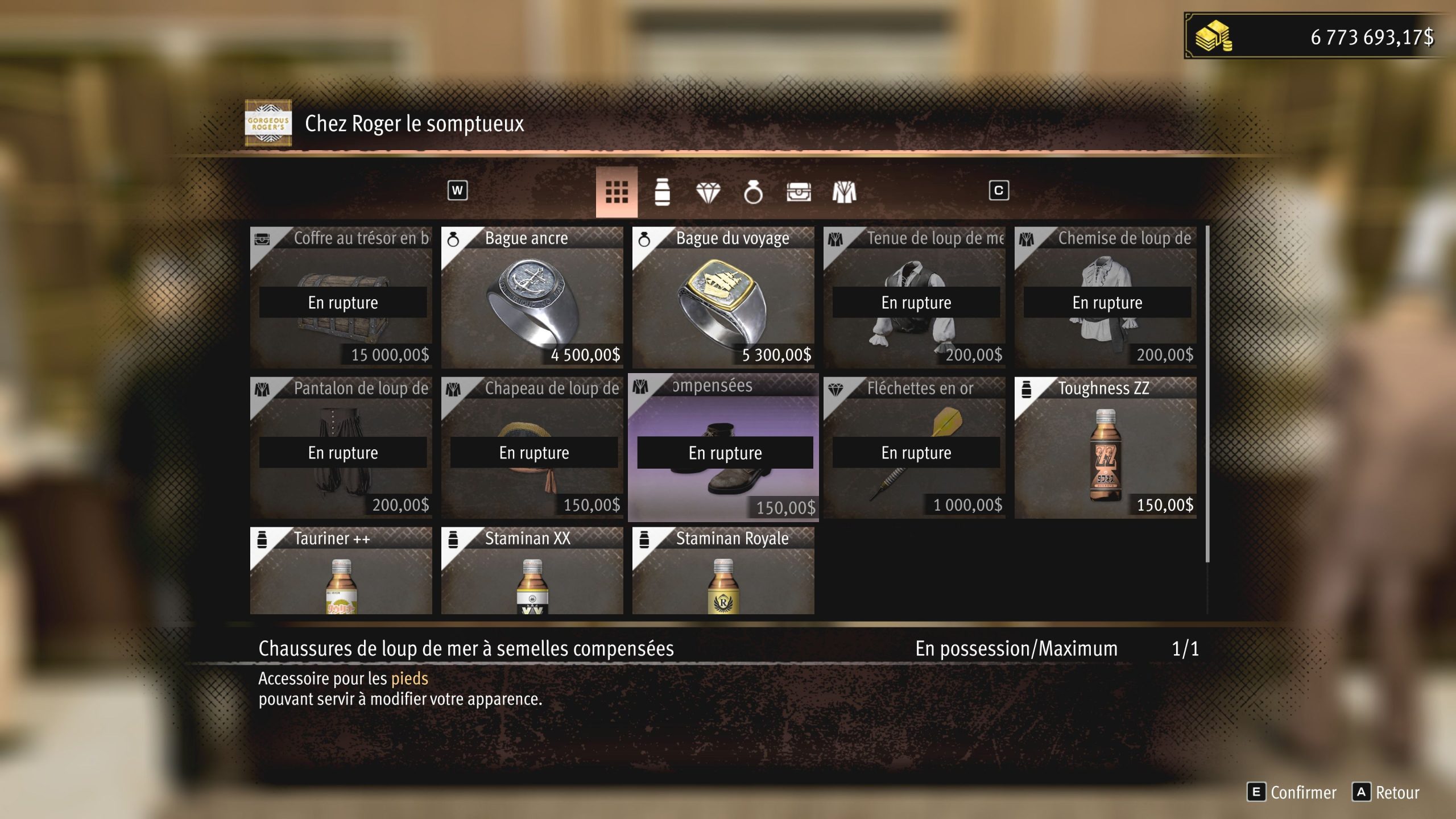Image resolution: width=1456 pixels, height=819 pixels.
Task: Open the drink bottle category tab
Action: [662, 192]
